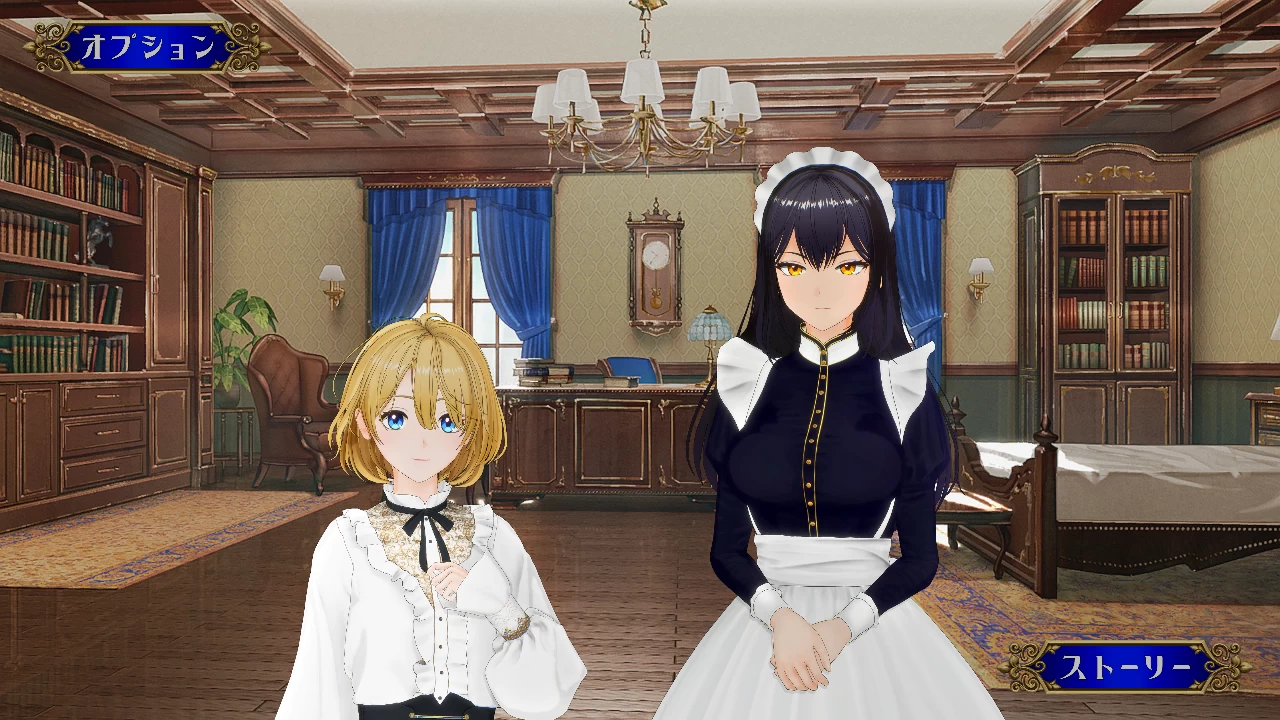Open the オプション (Options) menu

(147, 46)
